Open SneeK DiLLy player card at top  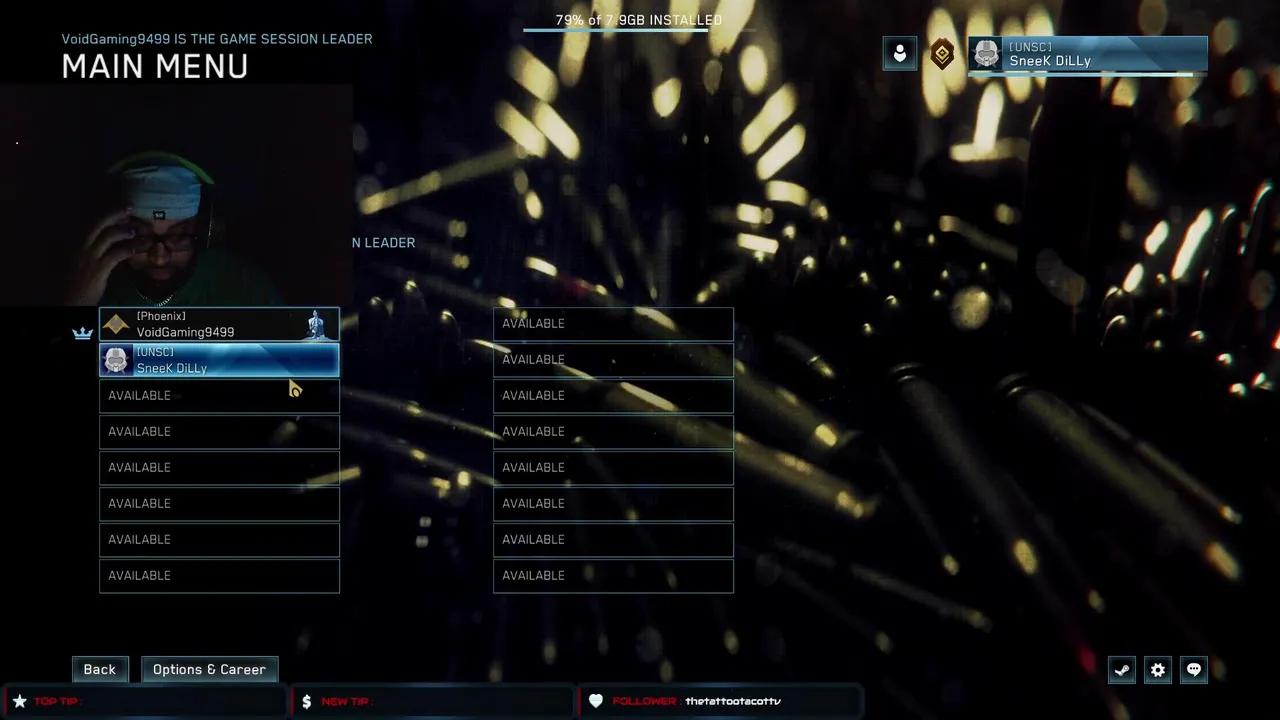[x=1088, y=54]
